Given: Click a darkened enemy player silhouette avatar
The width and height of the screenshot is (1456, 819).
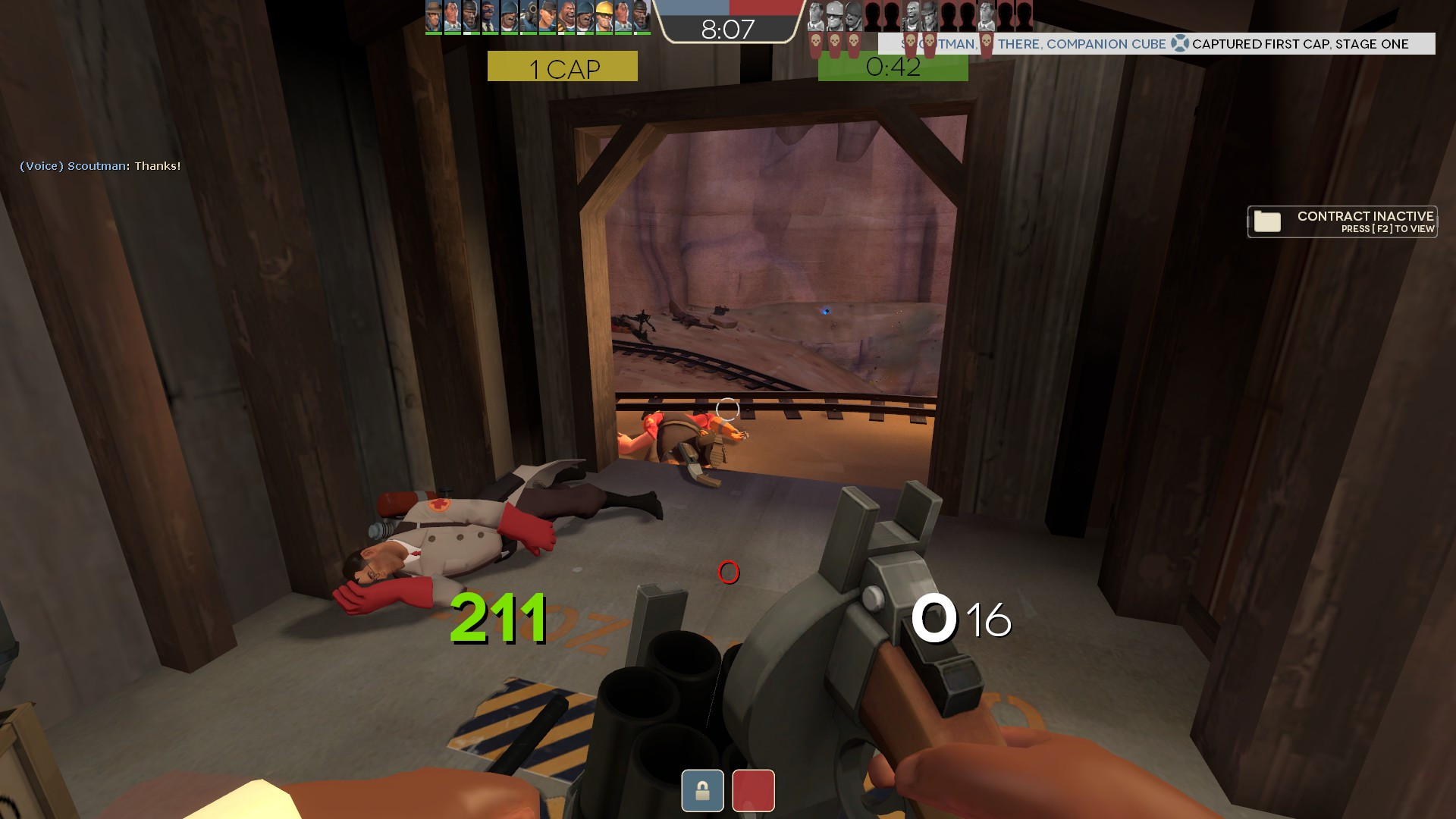Looking at the screenshot, I should pyautogui.click(x=872, y=14).
